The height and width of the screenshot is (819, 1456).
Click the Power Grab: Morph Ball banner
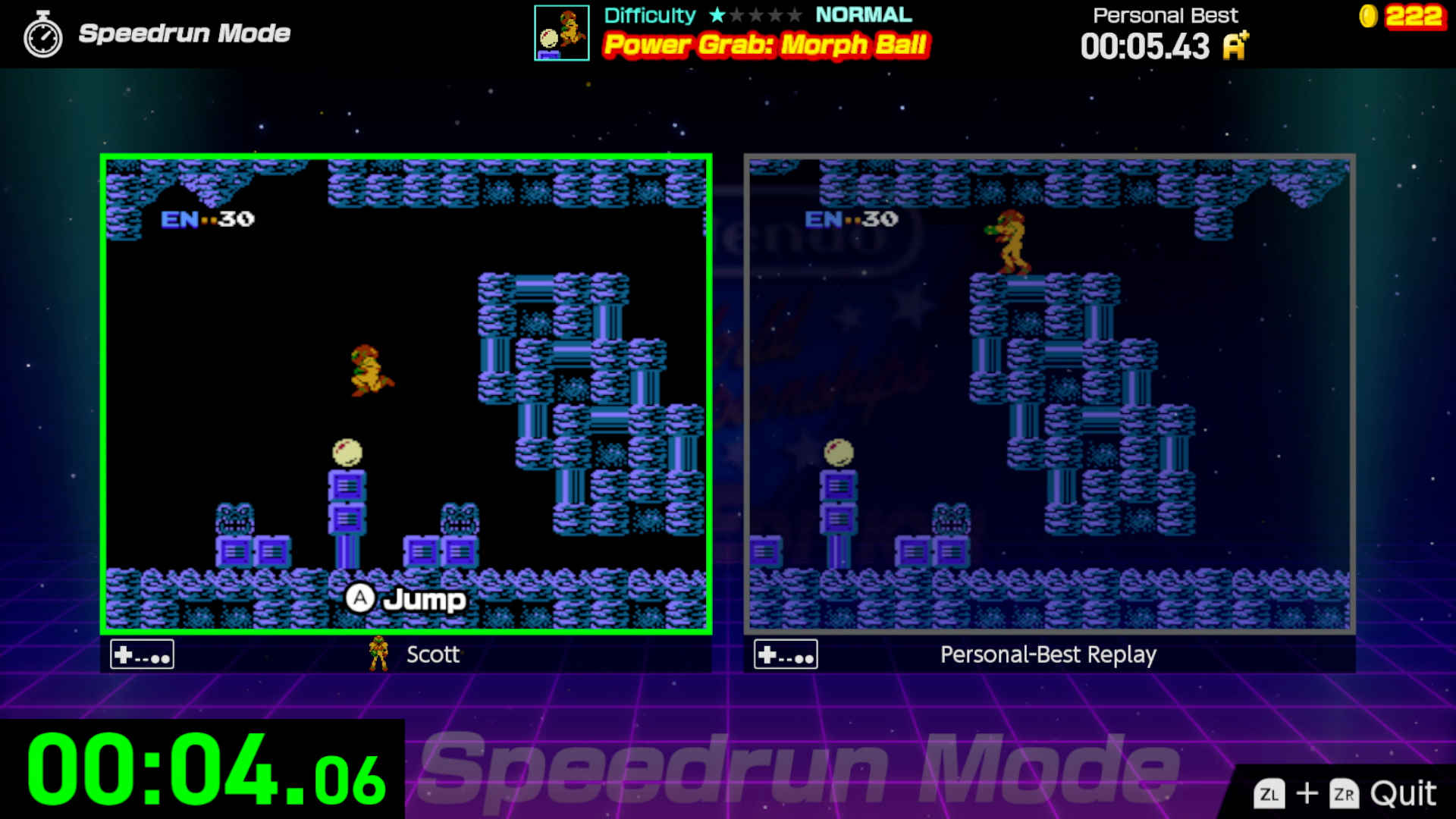pyautogui.click(x=765, y=45)
